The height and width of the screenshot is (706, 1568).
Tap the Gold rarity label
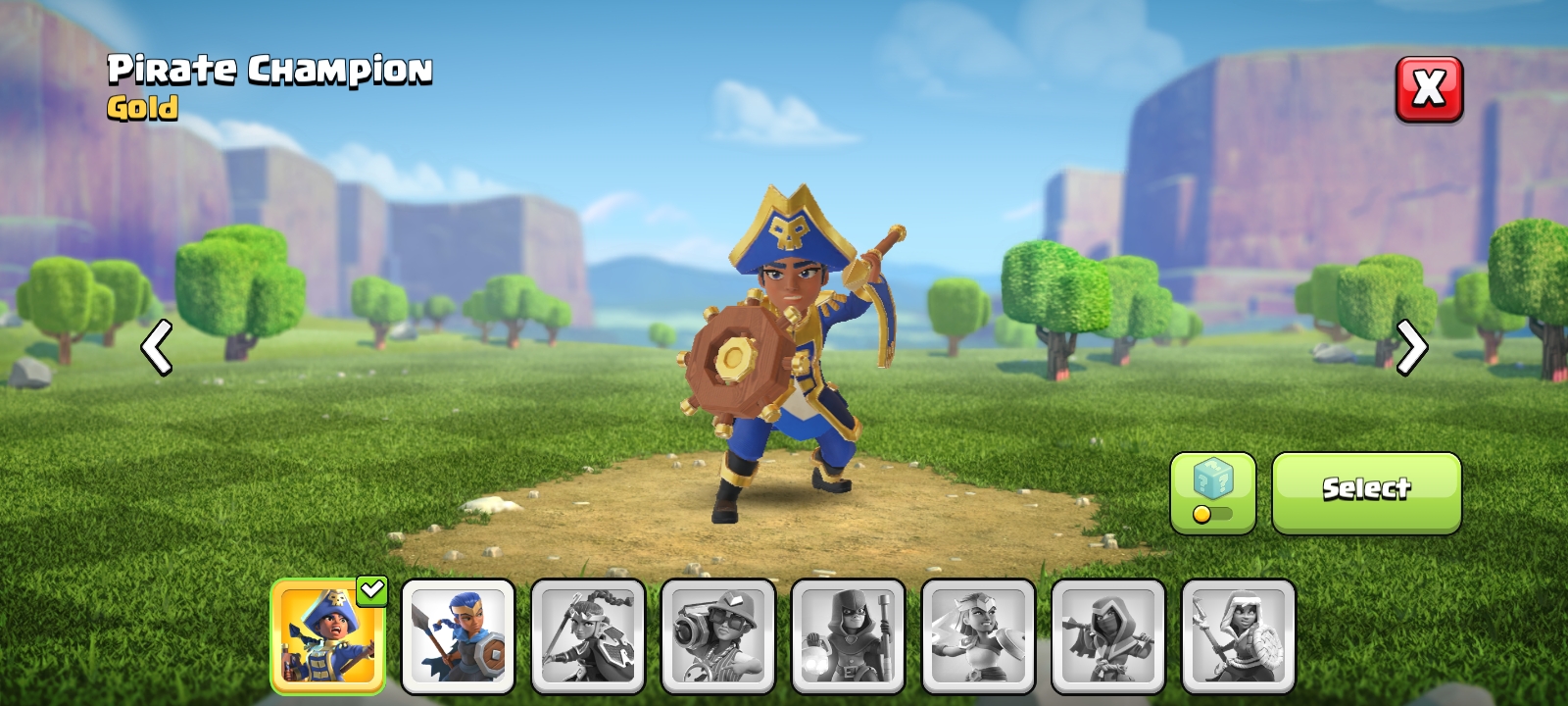coord(143,109)
